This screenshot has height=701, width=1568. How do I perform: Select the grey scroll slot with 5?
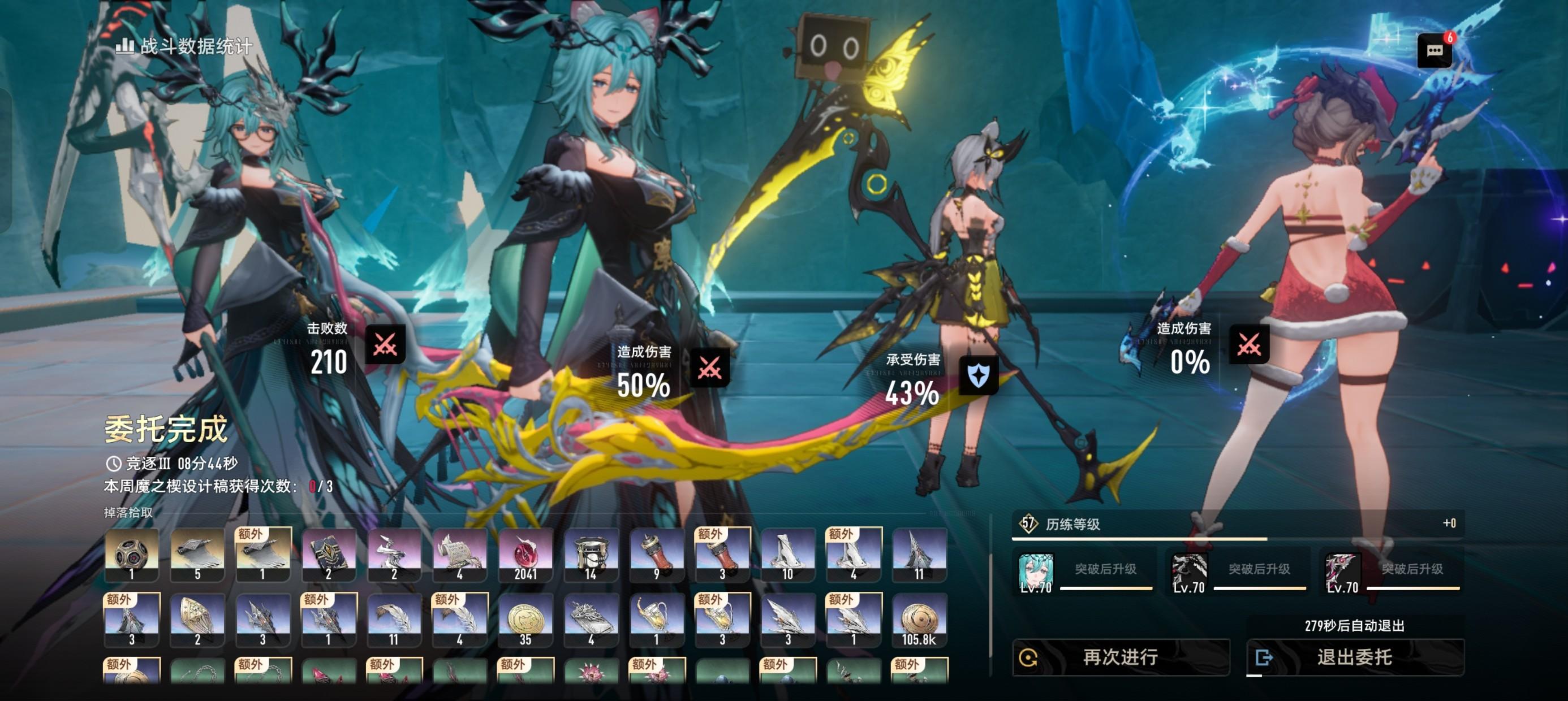pos(197,555)
